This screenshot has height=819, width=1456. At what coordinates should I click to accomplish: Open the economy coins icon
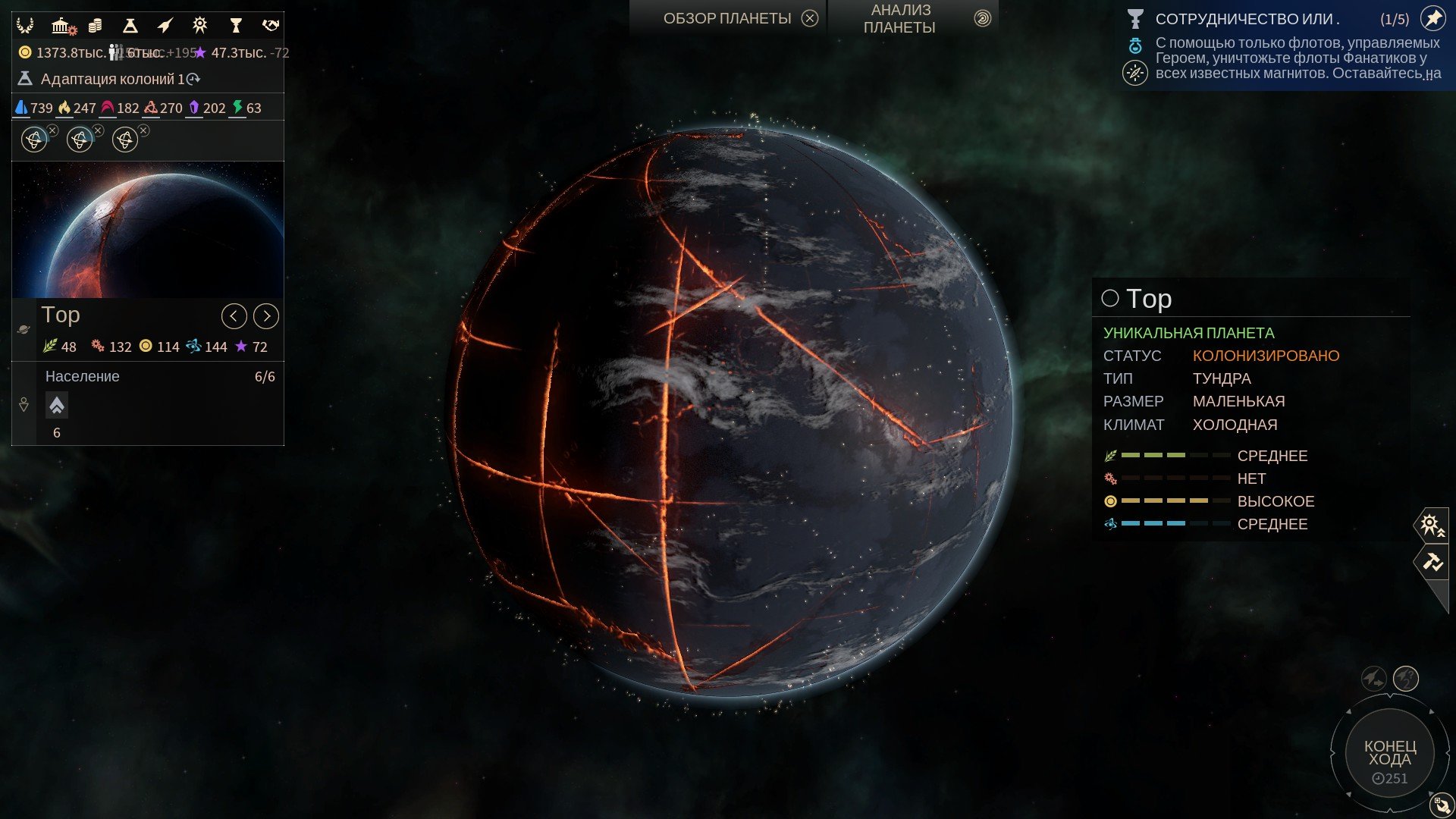click(95, 25)
